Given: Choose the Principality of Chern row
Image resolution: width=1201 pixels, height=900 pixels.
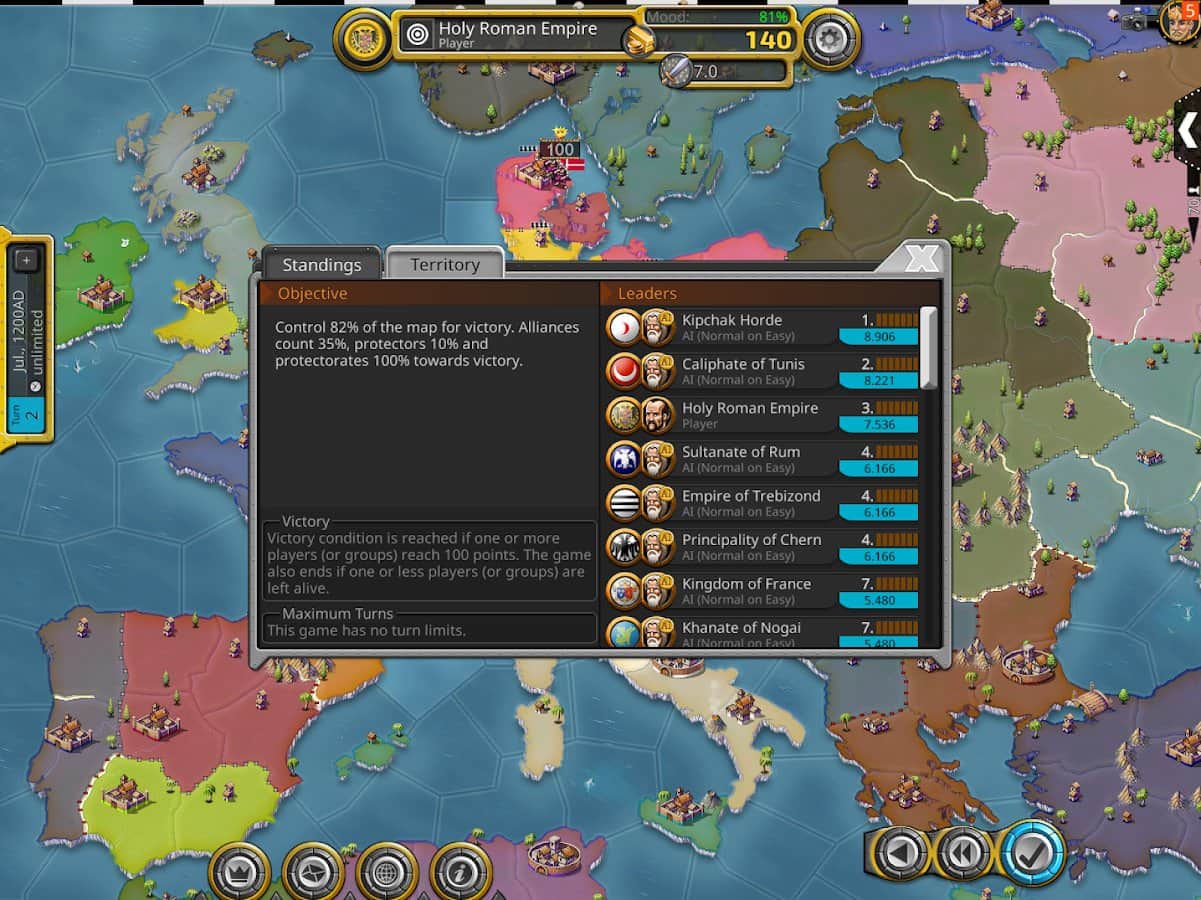Looking at the screenshot, I should pyautogui.click(x=762, y=548).
